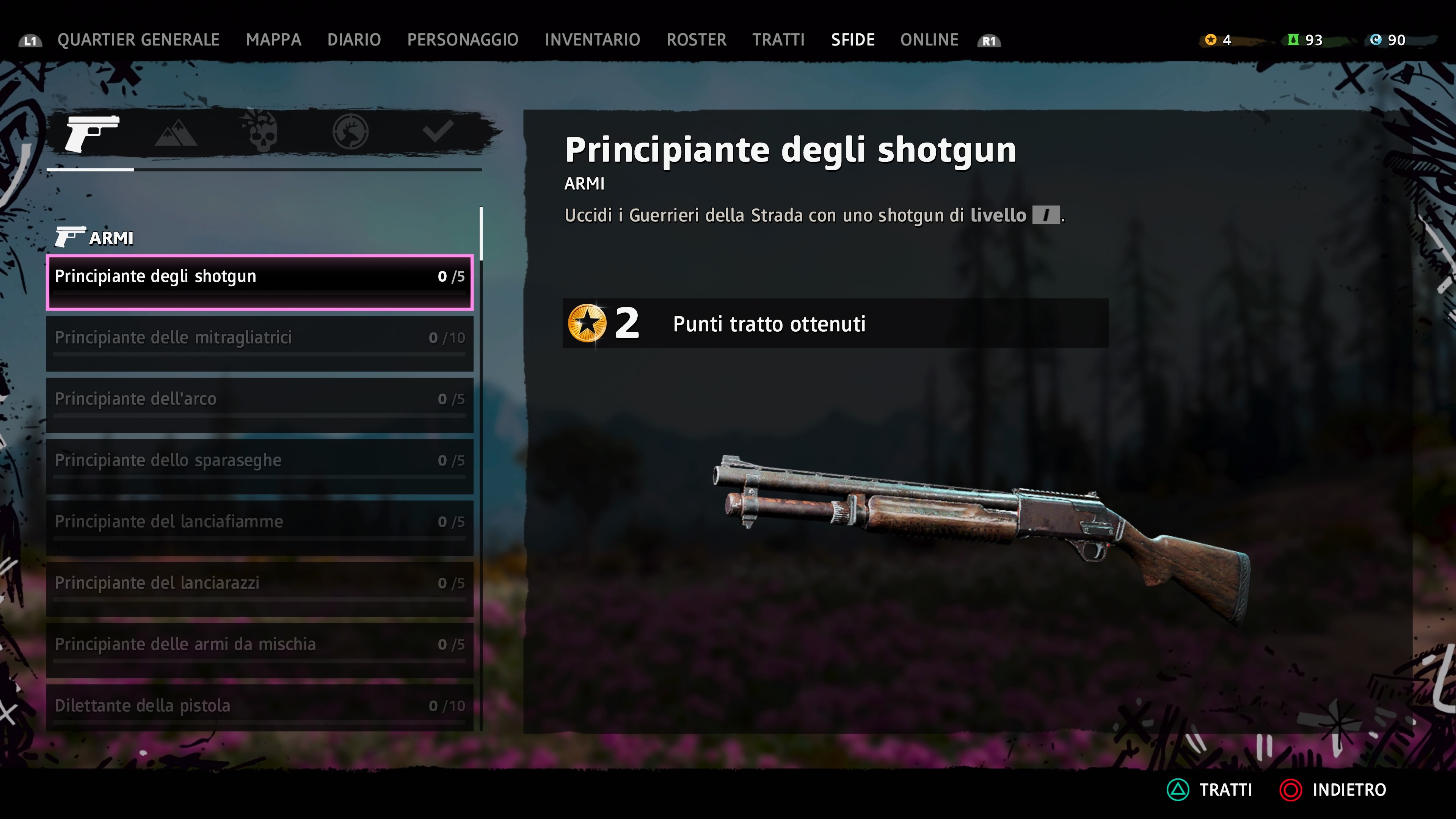Show the checkmark completed challenges category
The width and height of the screenshot is (1456, 819).
[x=438, y=131]
